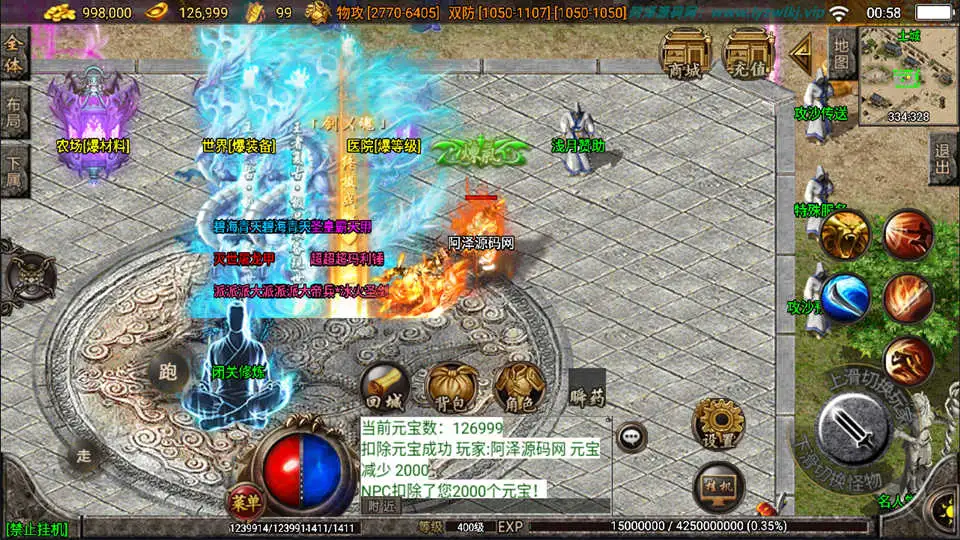Open the 充值 recharge screen

749,53
